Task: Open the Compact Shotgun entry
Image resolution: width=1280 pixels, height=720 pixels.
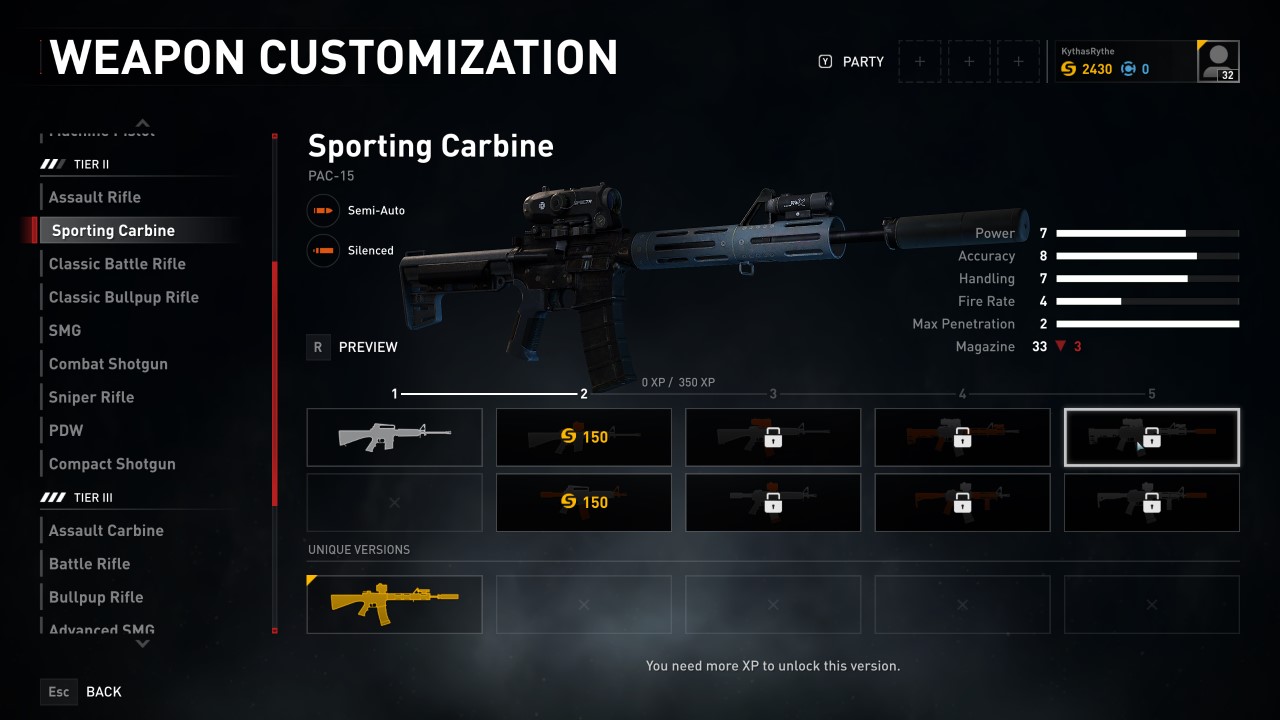Action: tap(112, 464)
